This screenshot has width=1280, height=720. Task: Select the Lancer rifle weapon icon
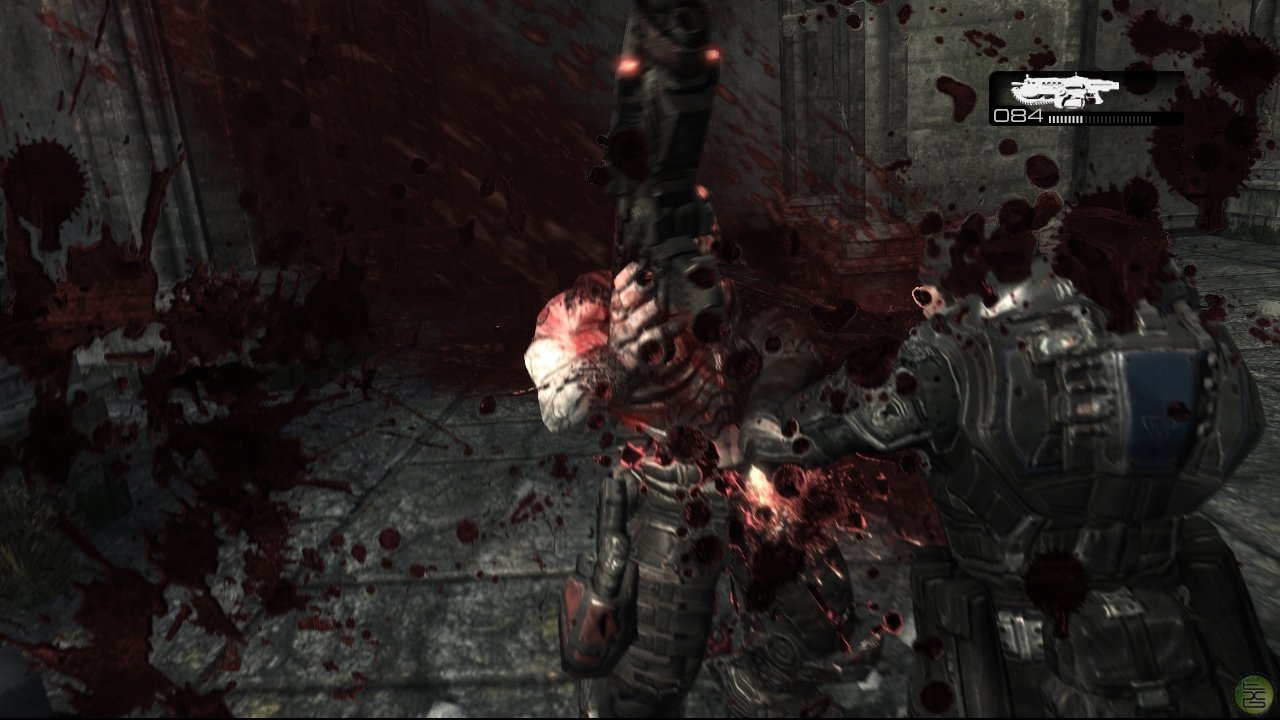point(1060,91)
